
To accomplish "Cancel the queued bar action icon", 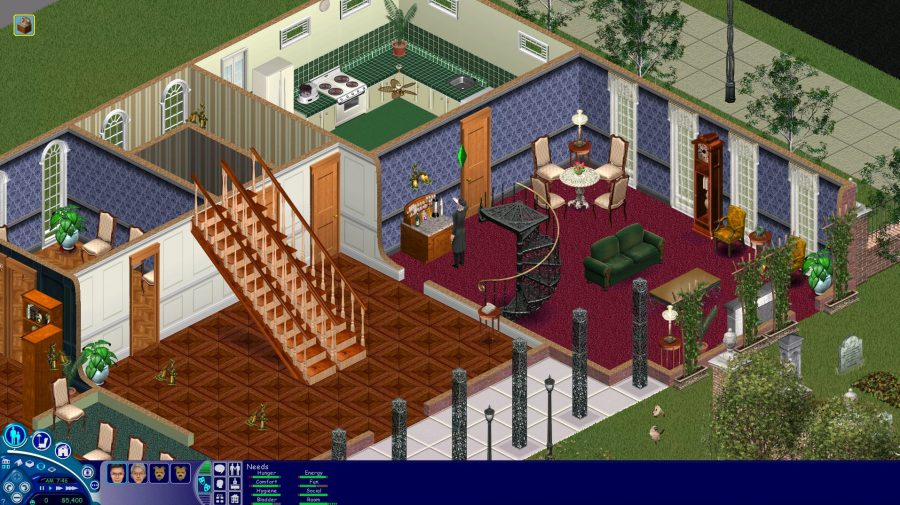I will pos(23,25).
